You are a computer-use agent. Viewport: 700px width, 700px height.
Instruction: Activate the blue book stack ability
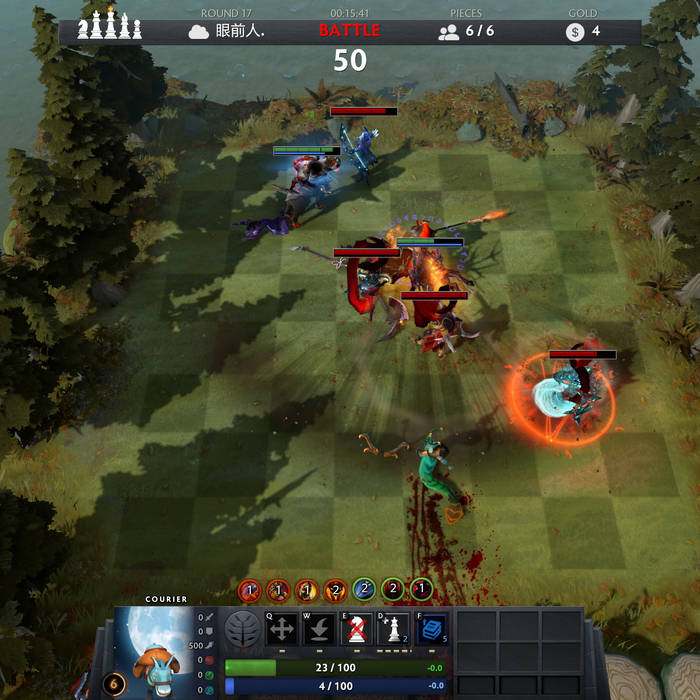[x=432, y=629]
